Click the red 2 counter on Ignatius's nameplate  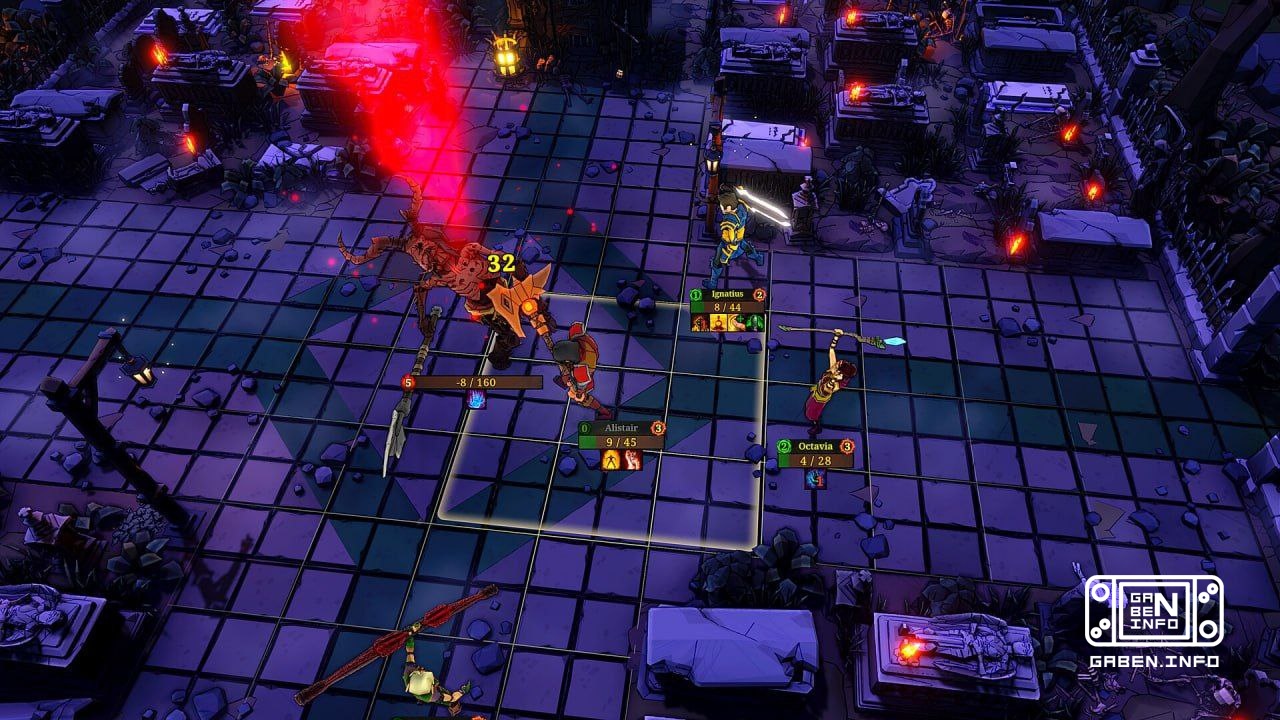(x=761, y=294)
